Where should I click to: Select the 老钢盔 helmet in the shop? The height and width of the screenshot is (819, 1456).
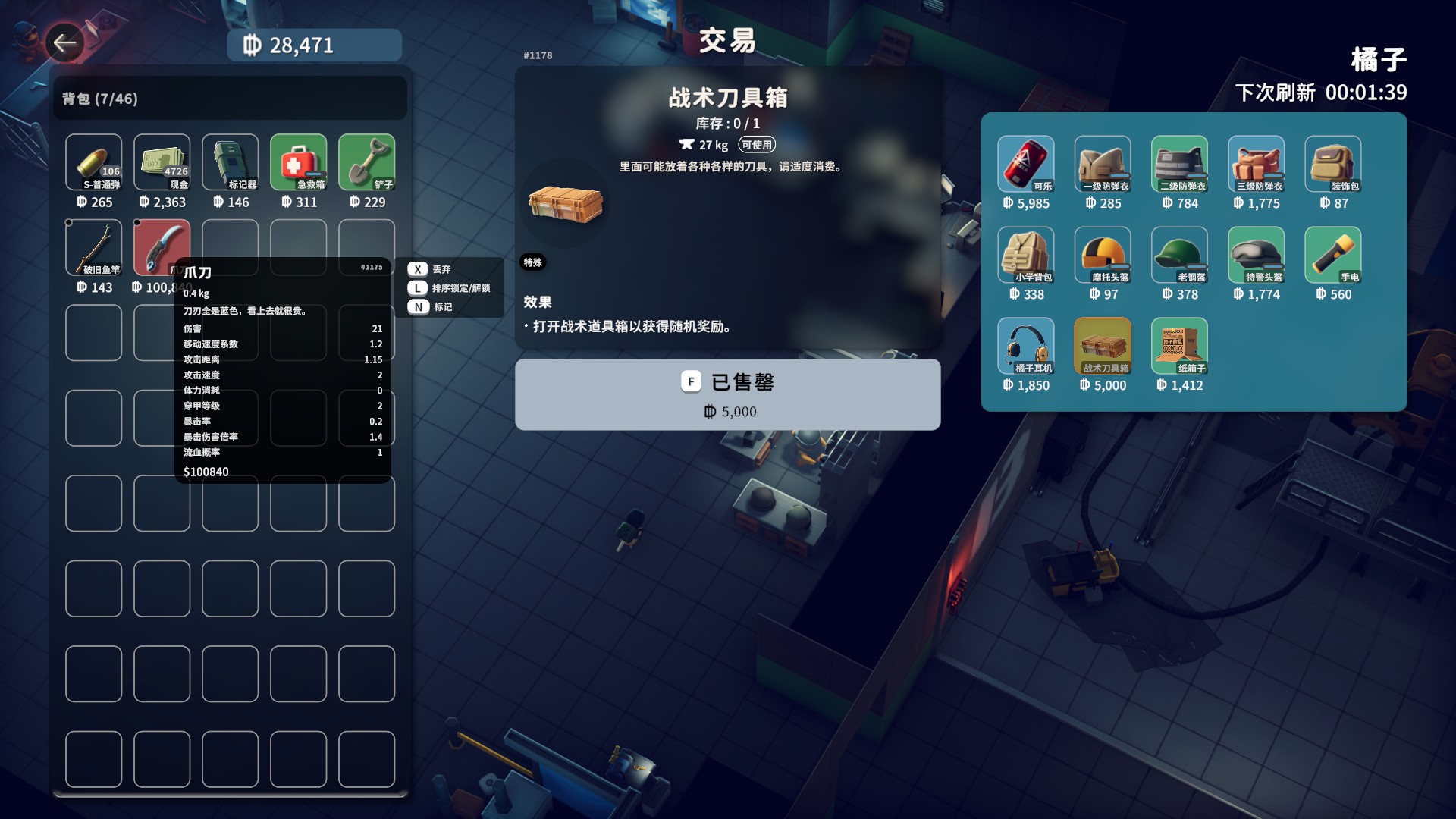tap(1178, 254)
